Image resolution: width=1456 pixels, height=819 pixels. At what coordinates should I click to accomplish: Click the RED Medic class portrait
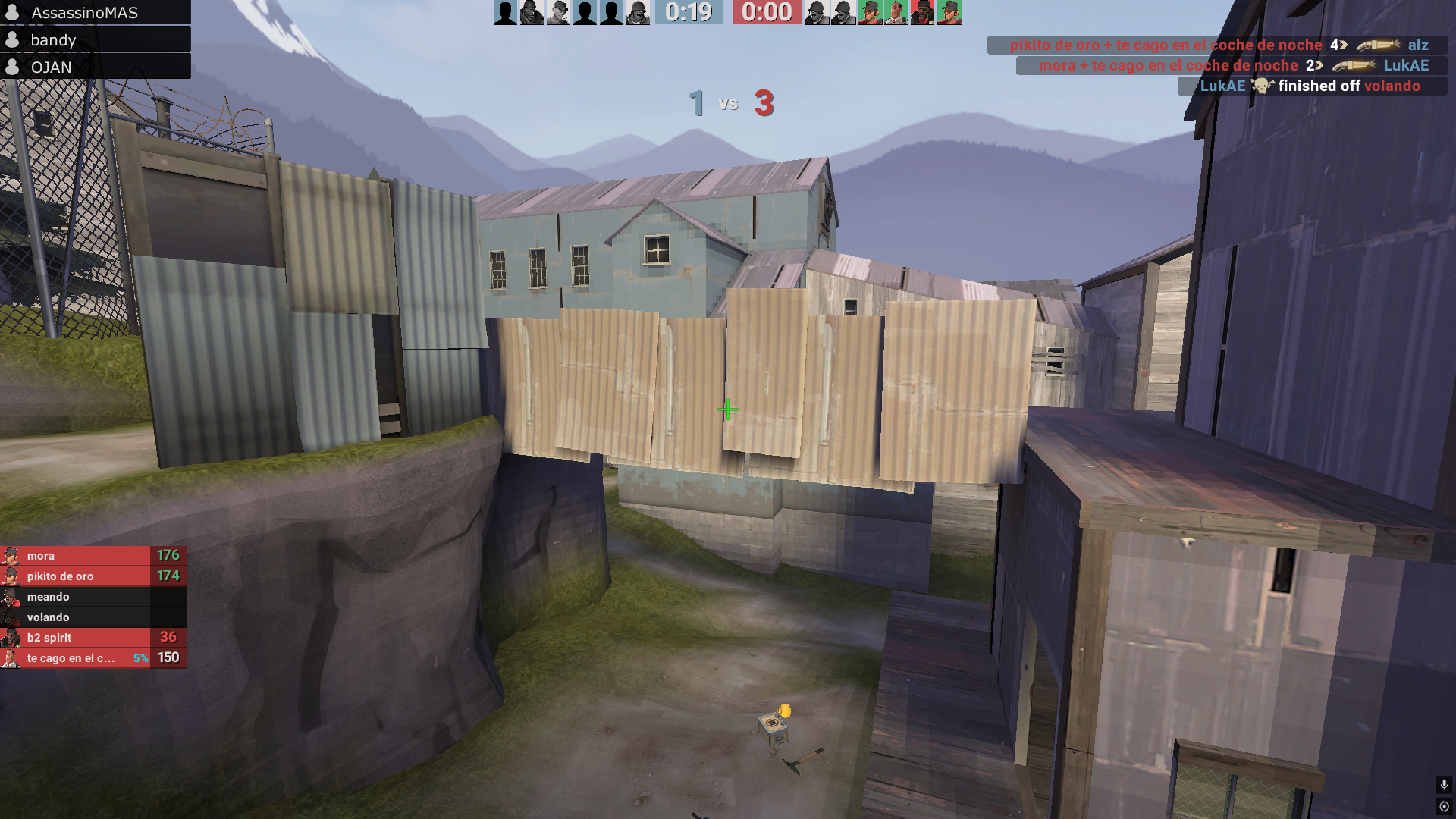(x=896, y=13)
